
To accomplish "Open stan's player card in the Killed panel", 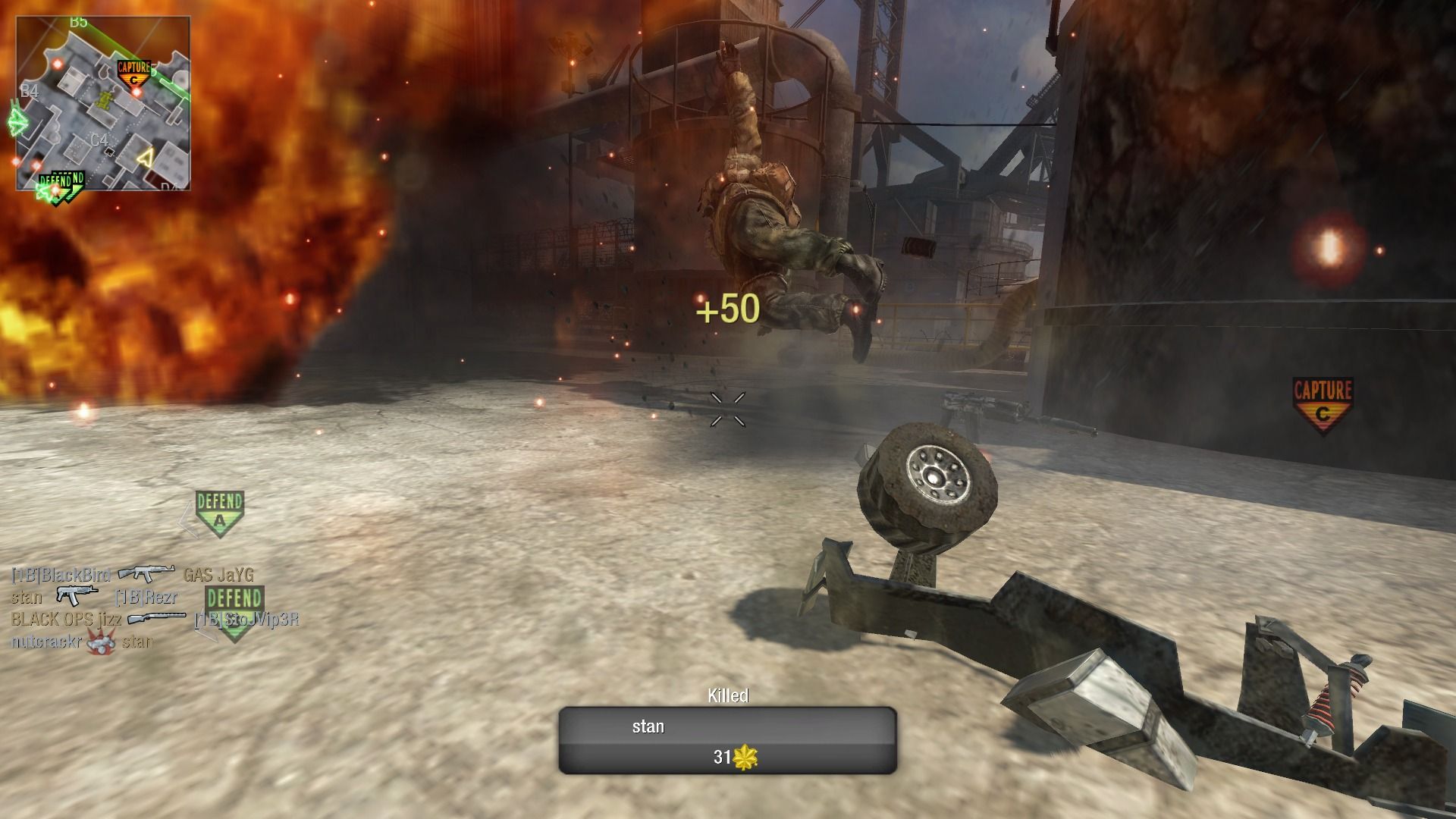I will click(727, 740).
